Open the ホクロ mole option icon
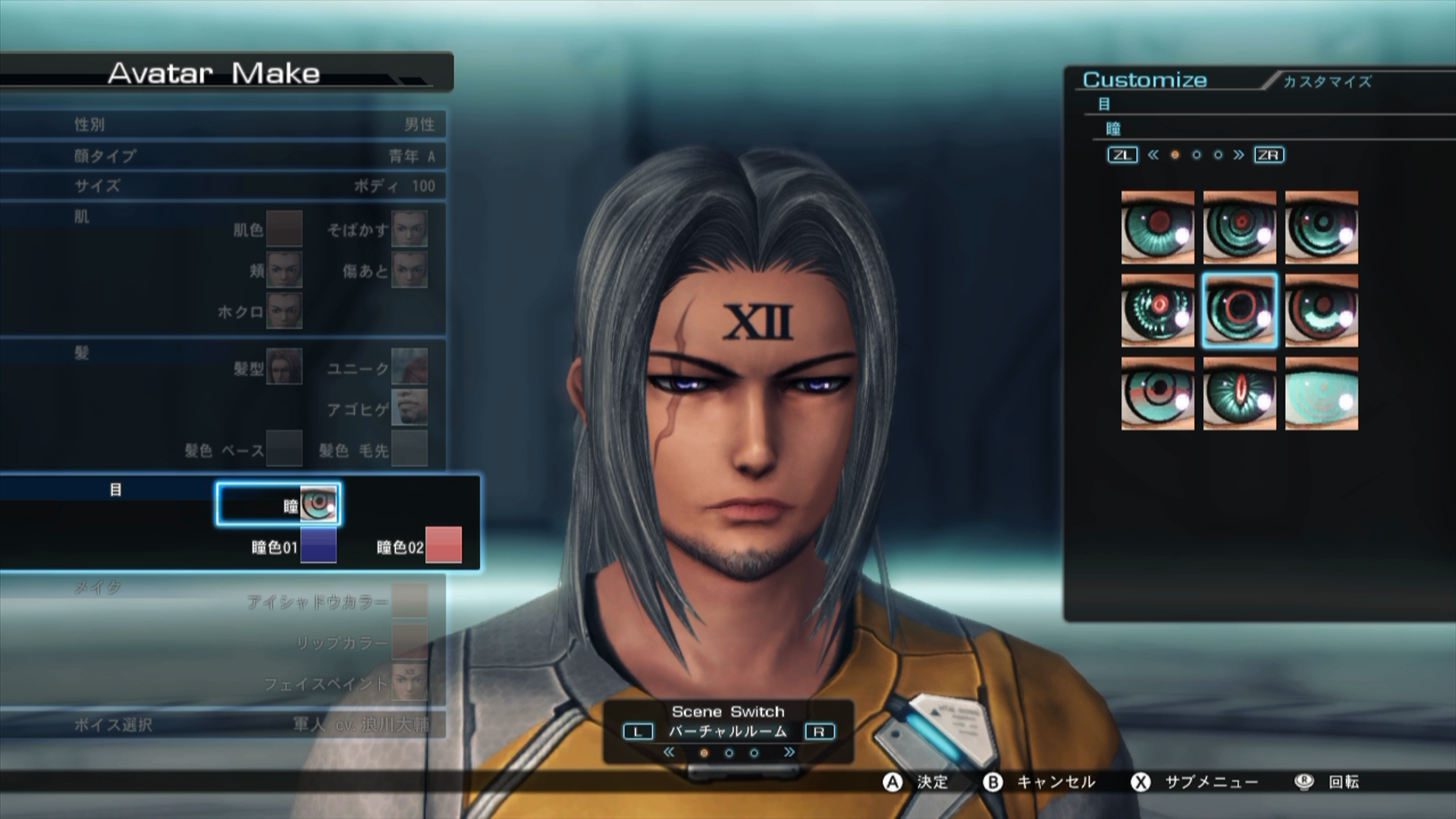The height and width of the screenshot is (819, 1456). click(x=283, y=310)
